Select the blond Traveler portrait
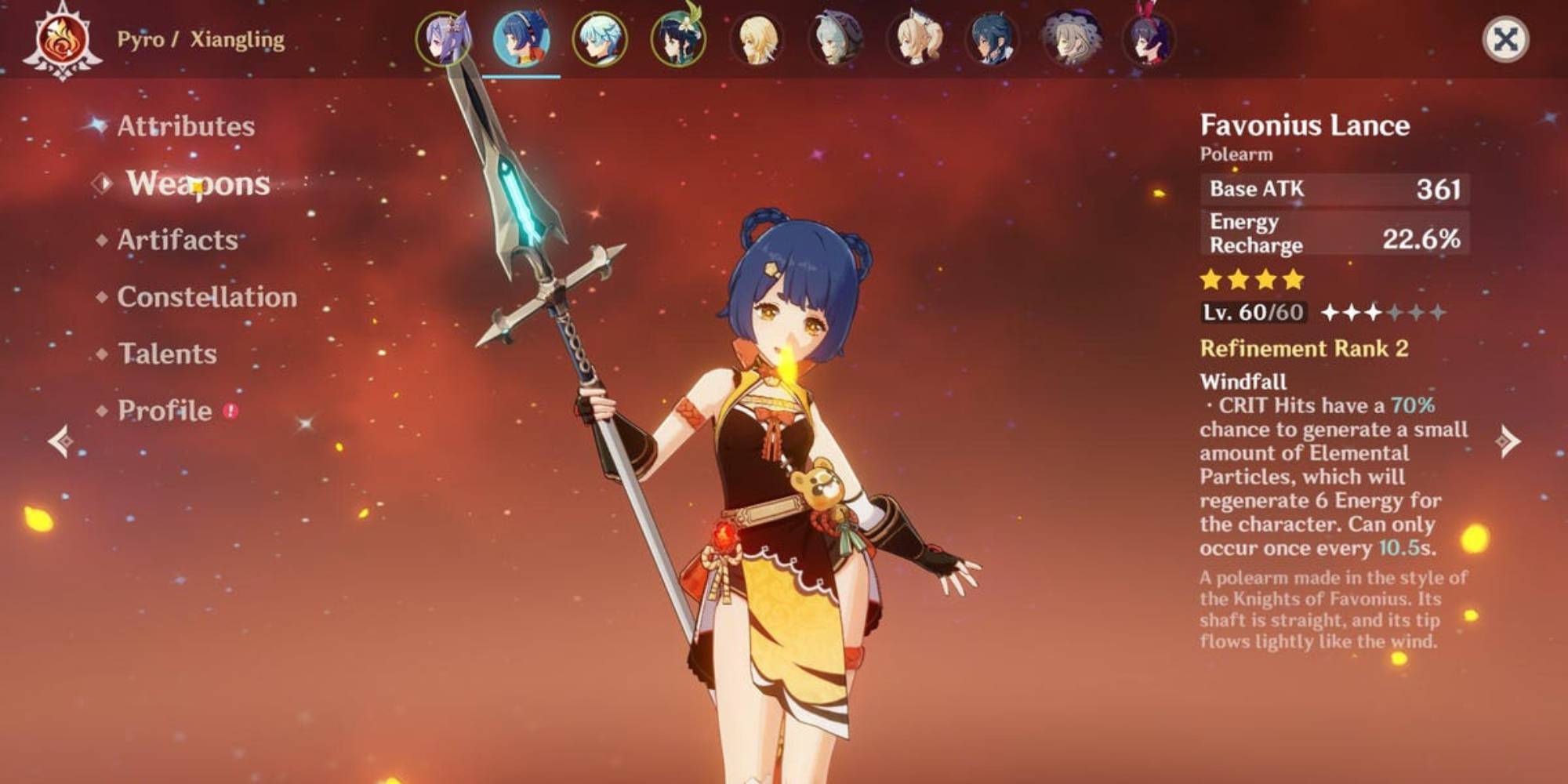The image size is (1568, 784). click(x=757, y=38)
